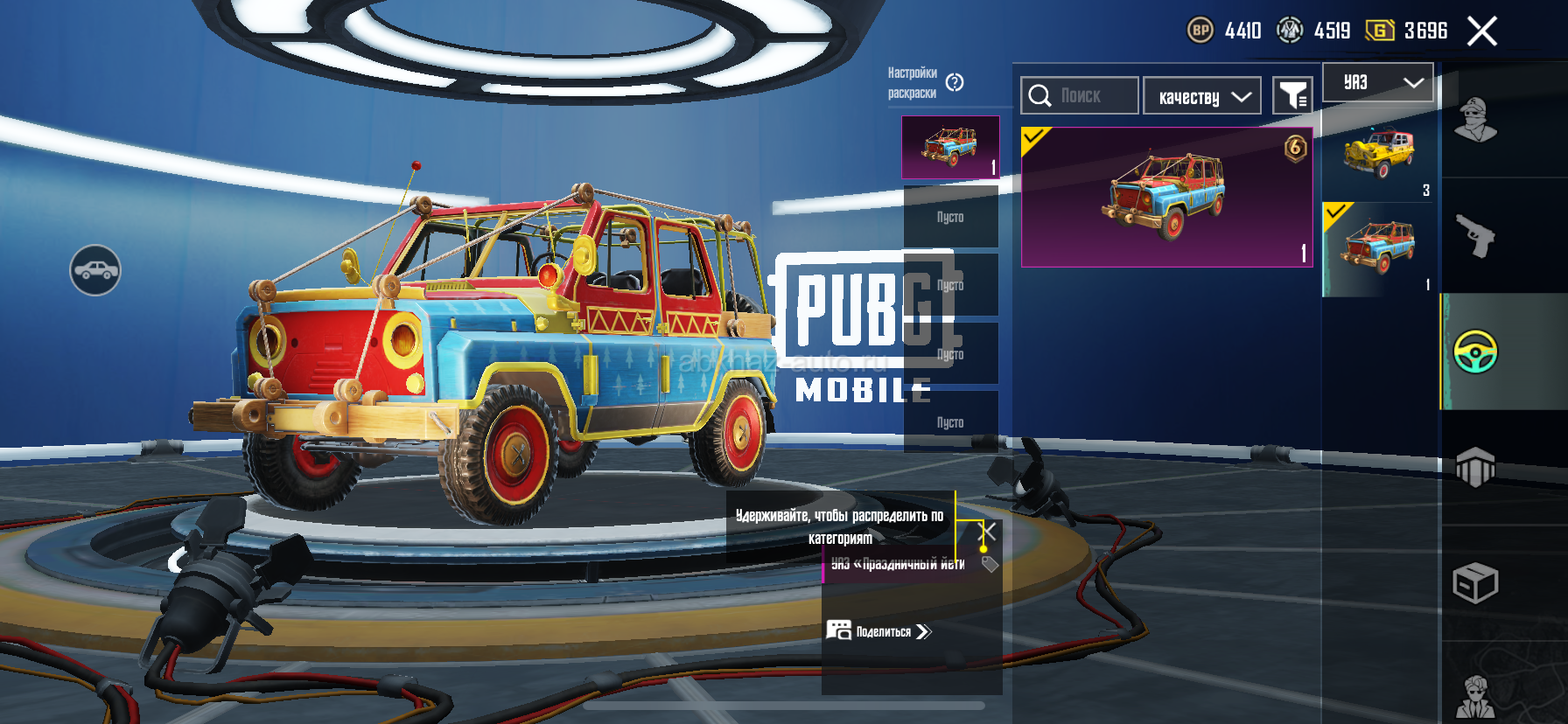The width and height of the screenshot is (1568, 724).
Task: Open the parachute category tab
Action: tap(1475, 467)
